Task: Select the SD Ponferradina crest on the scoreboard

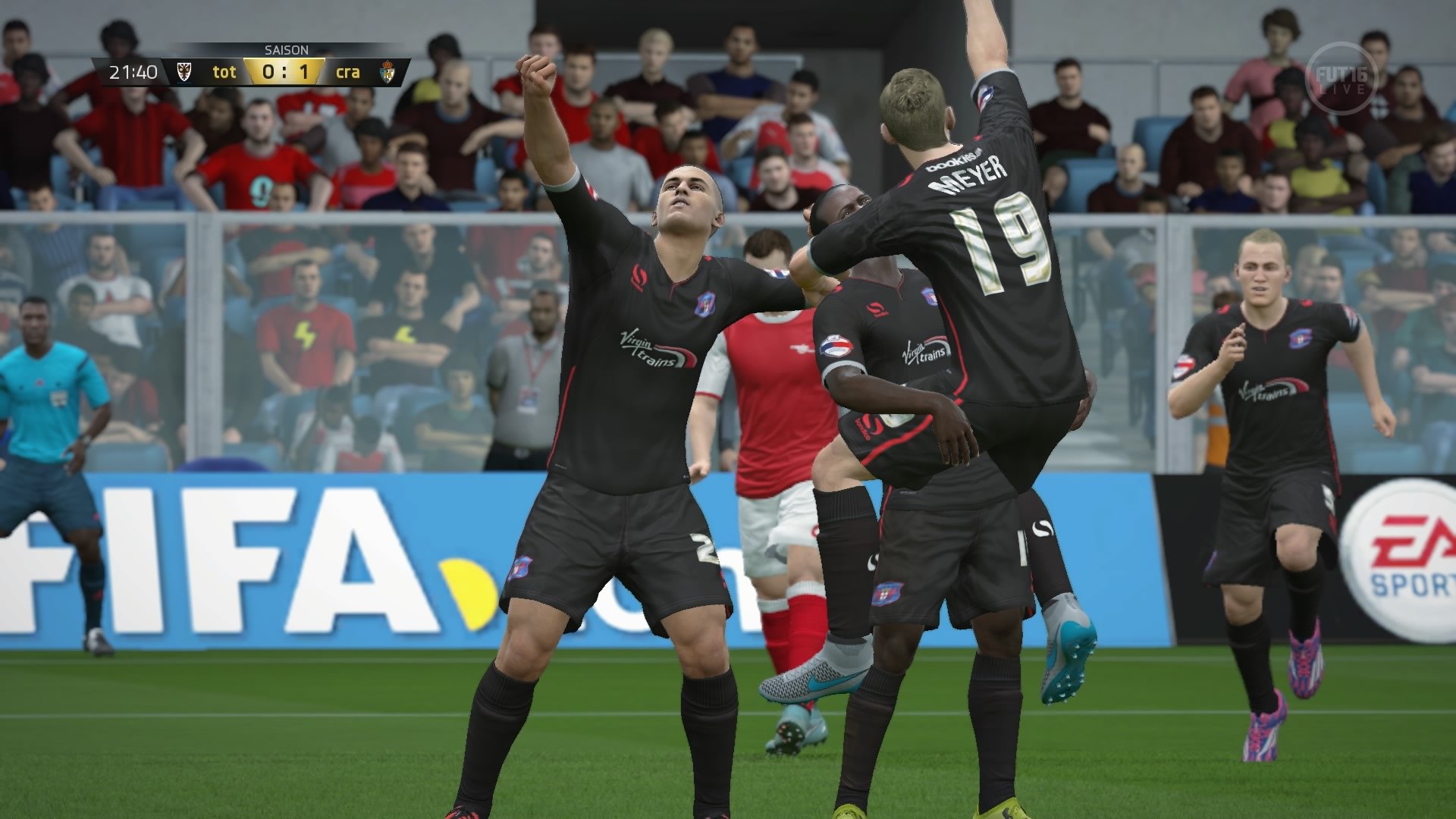Action: pos(390,71)
